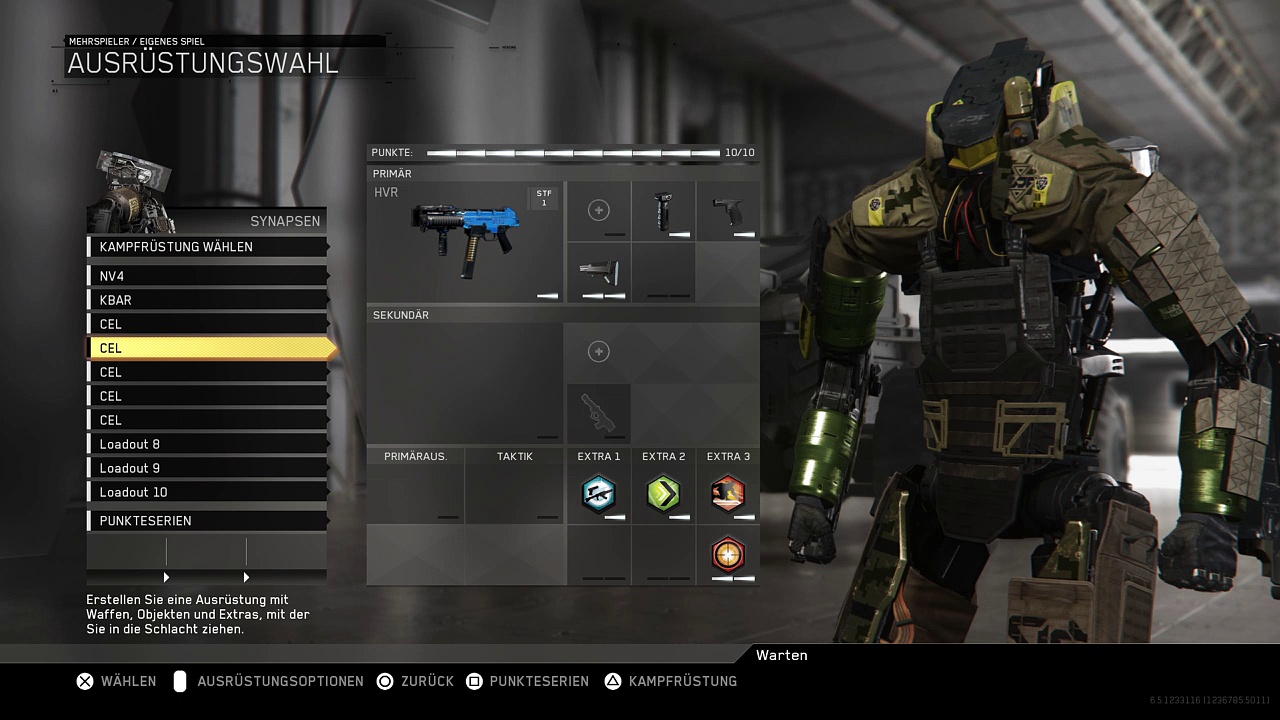Choose the stock attachment slot

[598, 272]
